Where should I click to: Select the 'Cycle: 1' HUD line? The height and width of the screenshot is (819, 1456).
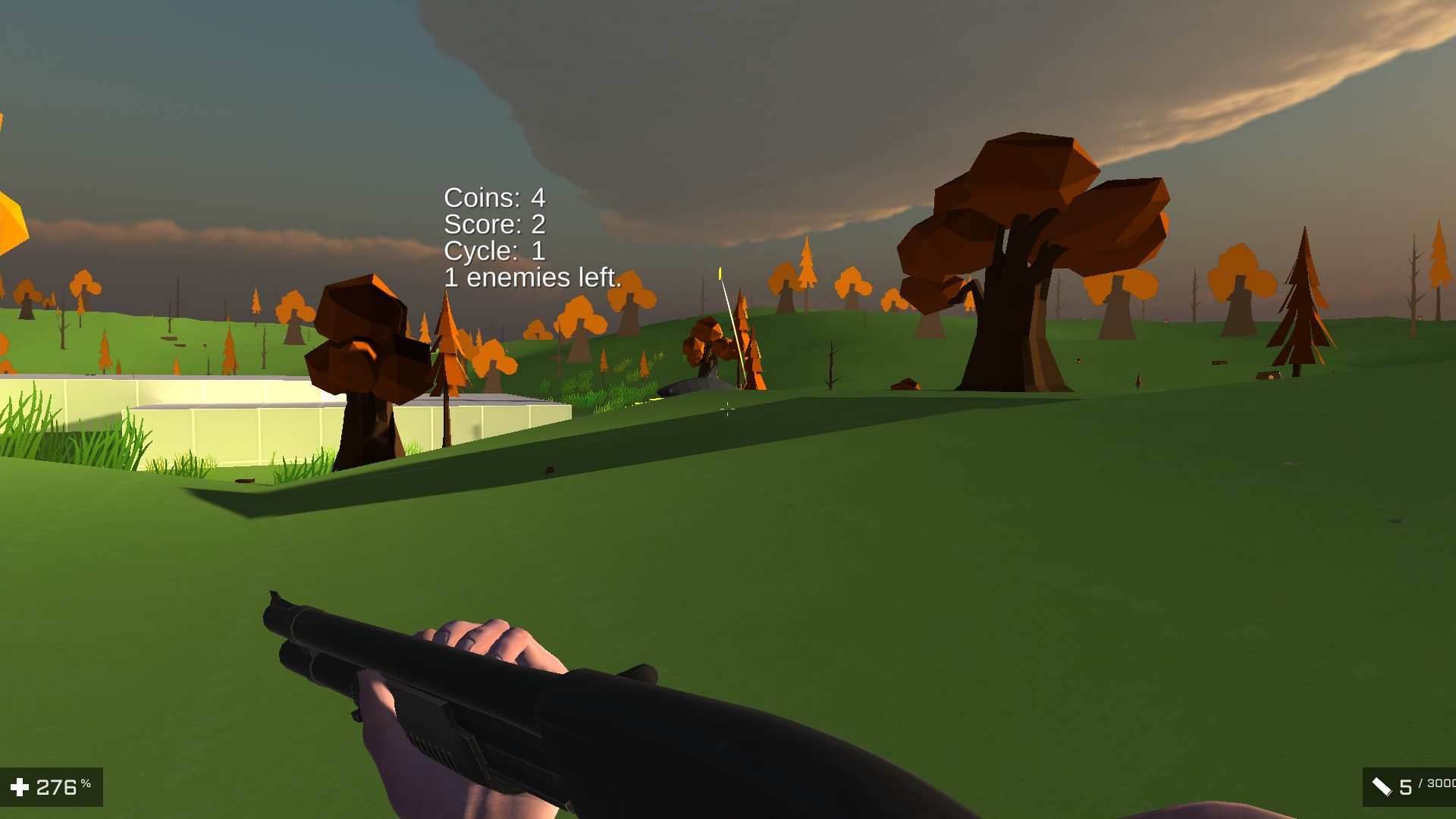point(495,251)
